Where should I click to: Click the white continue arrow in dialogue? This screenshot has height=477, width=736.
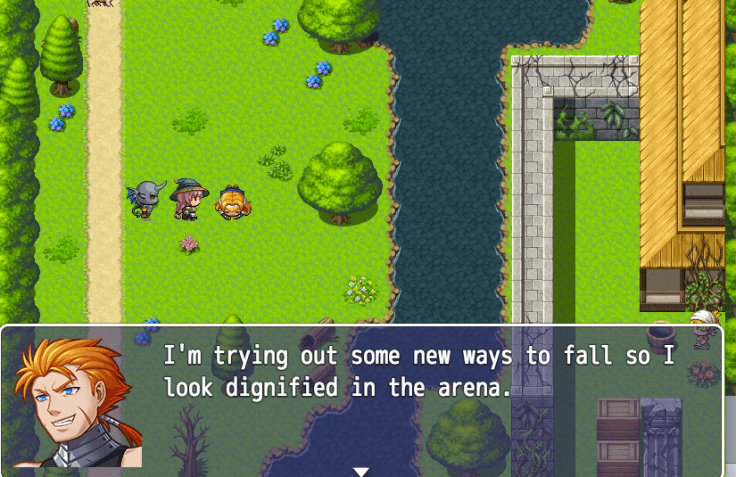361,471
